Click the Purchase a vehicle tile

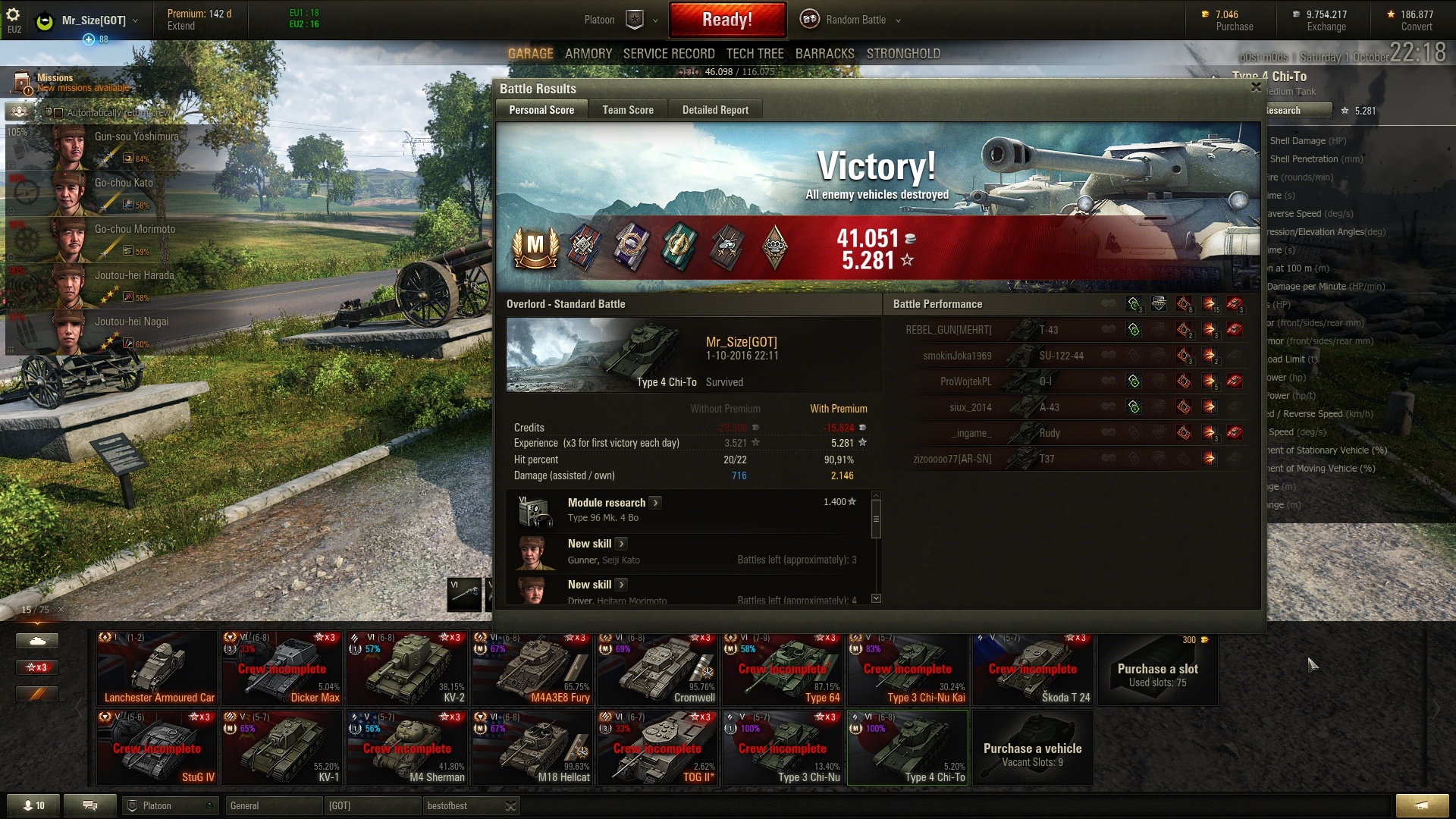1032,748
